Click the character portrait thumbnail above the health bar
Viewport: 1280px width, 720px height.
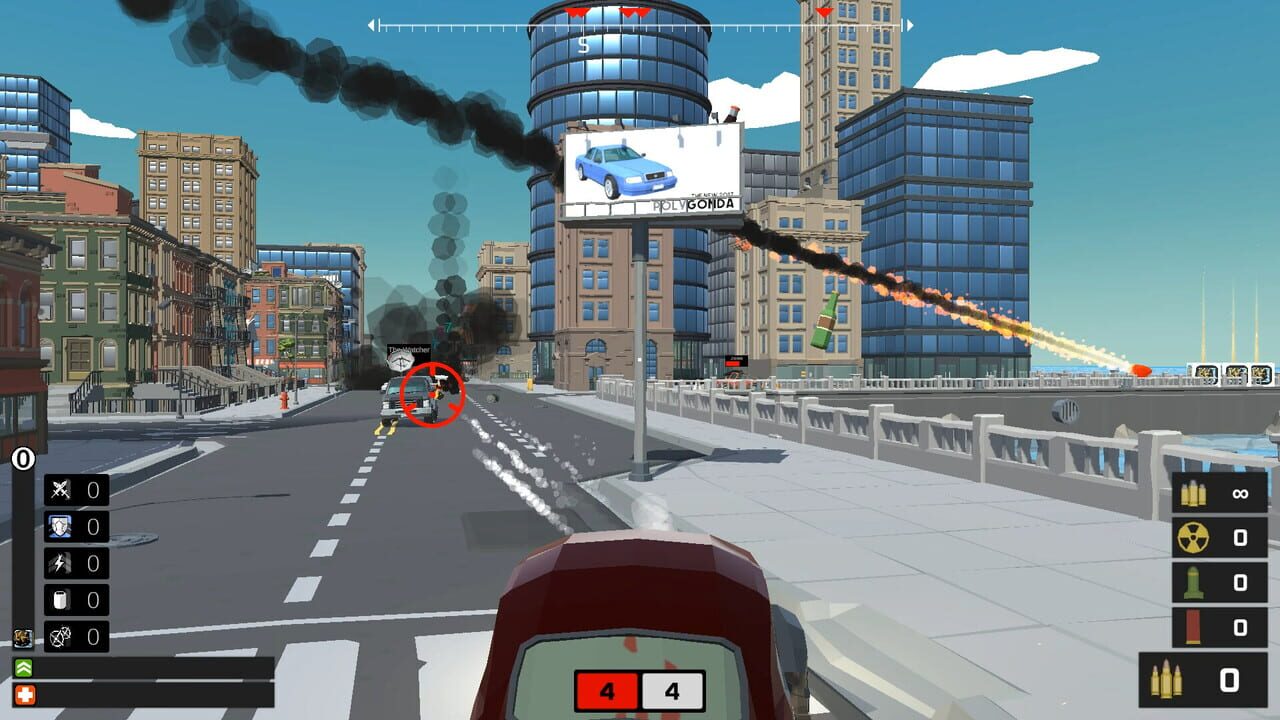coord(21,637)
